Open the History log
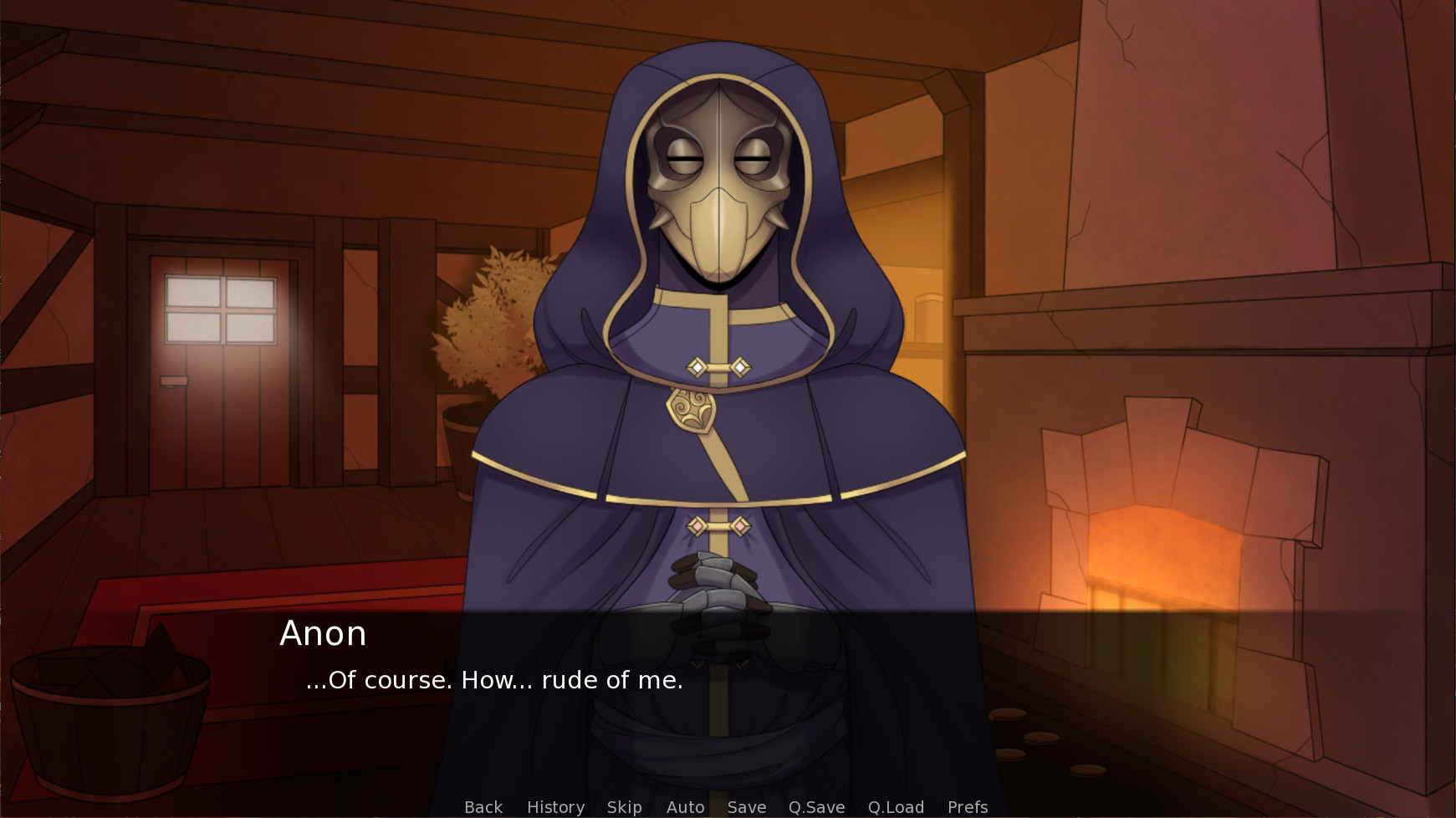 click(x=554, y=806)
